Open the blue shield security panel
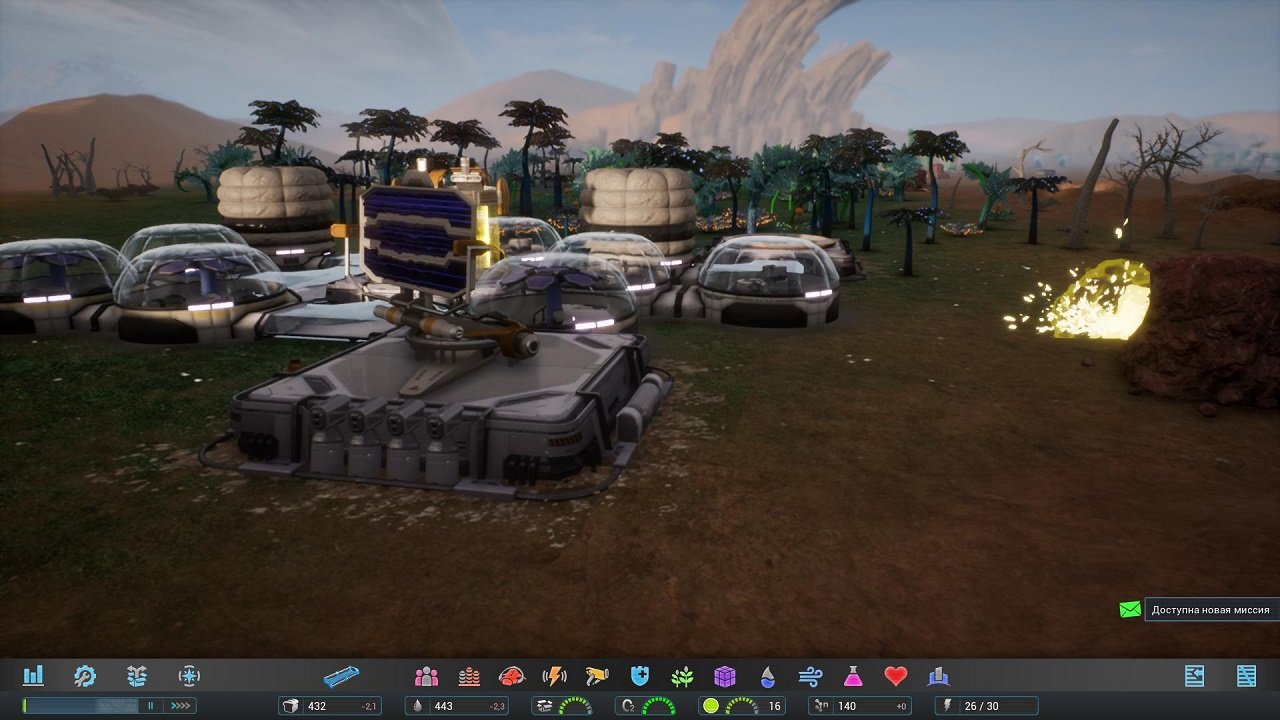The height and width of the screenshot is (720, 1280). pyautogui.click(x=640, y=677)
